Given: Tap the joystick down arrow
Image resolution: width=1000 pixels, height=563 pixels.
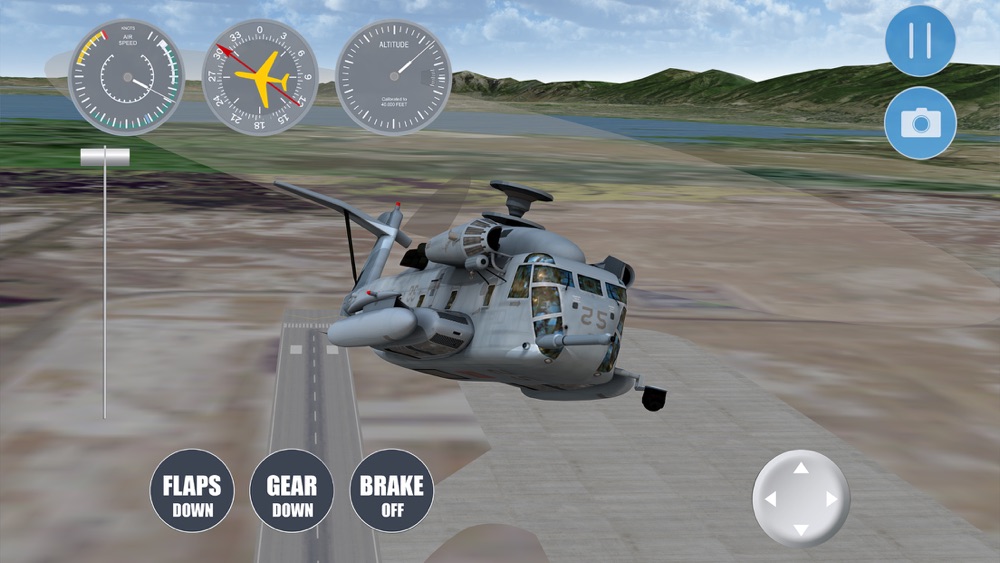Looking at the screenshot, I should coord(801,529).
